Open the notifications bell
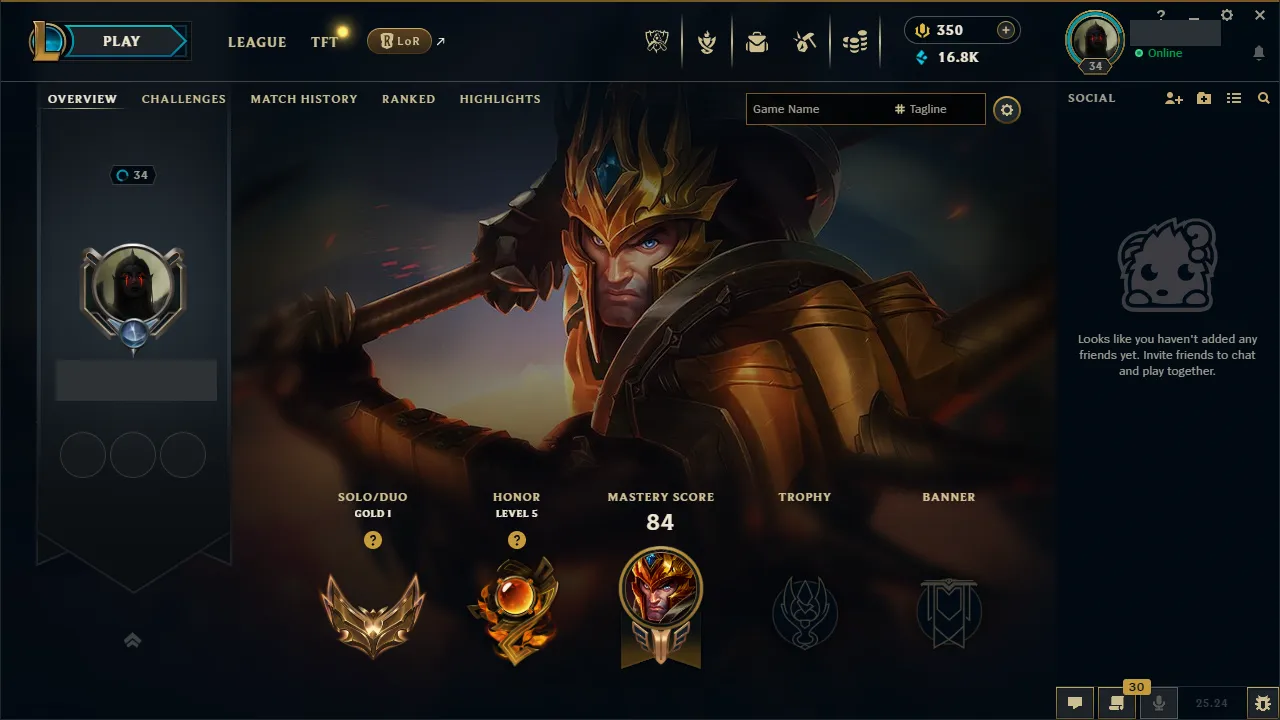 pos(1258,52)
